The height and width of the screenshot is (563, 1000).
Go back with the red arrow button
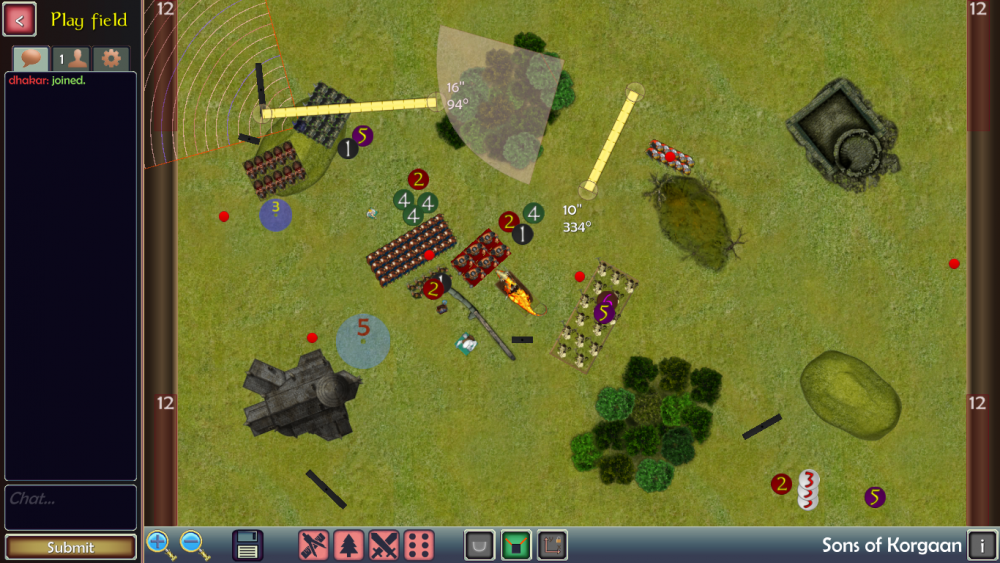[x=20, y=19]
